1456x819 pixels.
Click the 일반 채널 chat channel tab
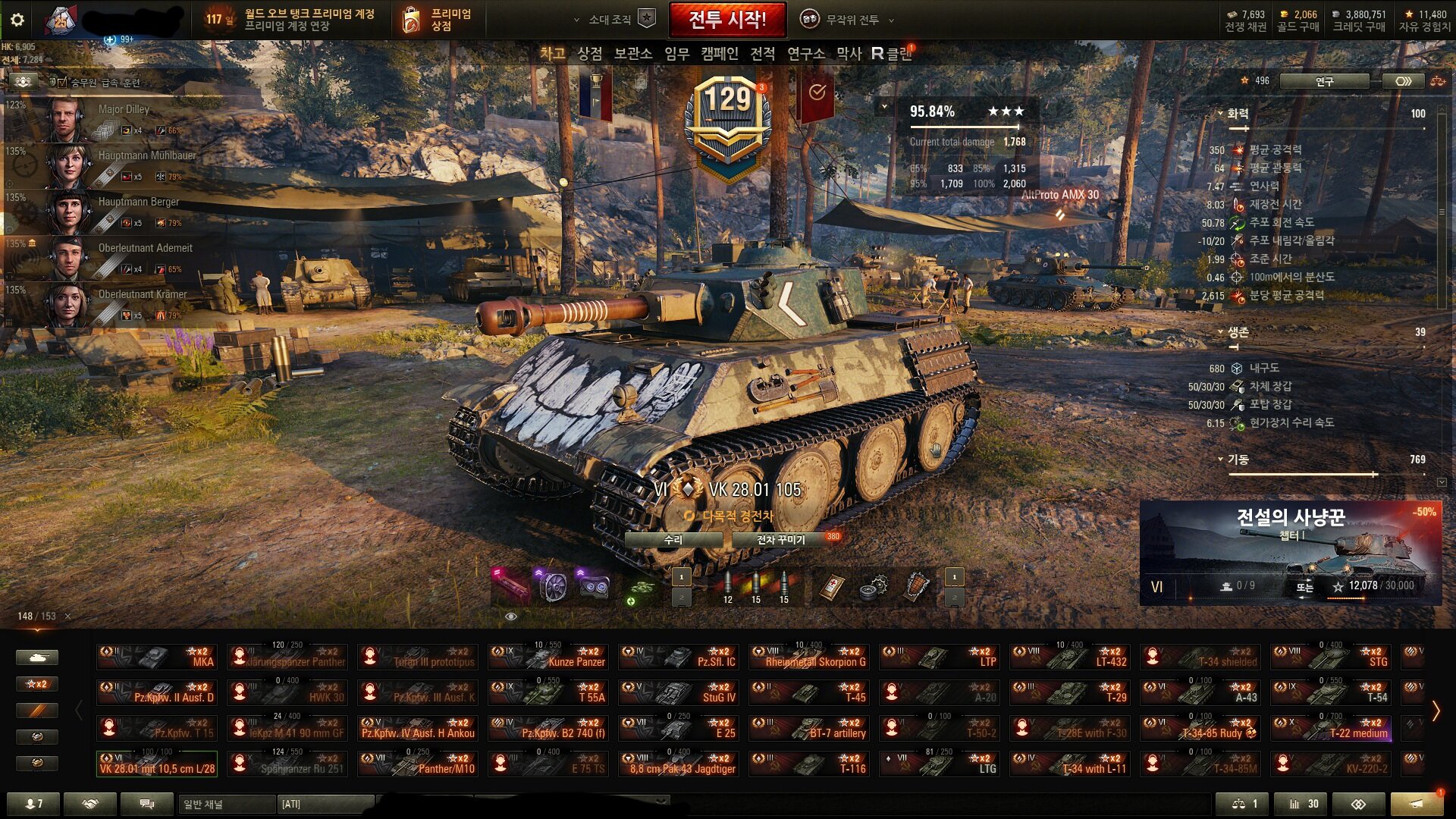tap(226, 804)
